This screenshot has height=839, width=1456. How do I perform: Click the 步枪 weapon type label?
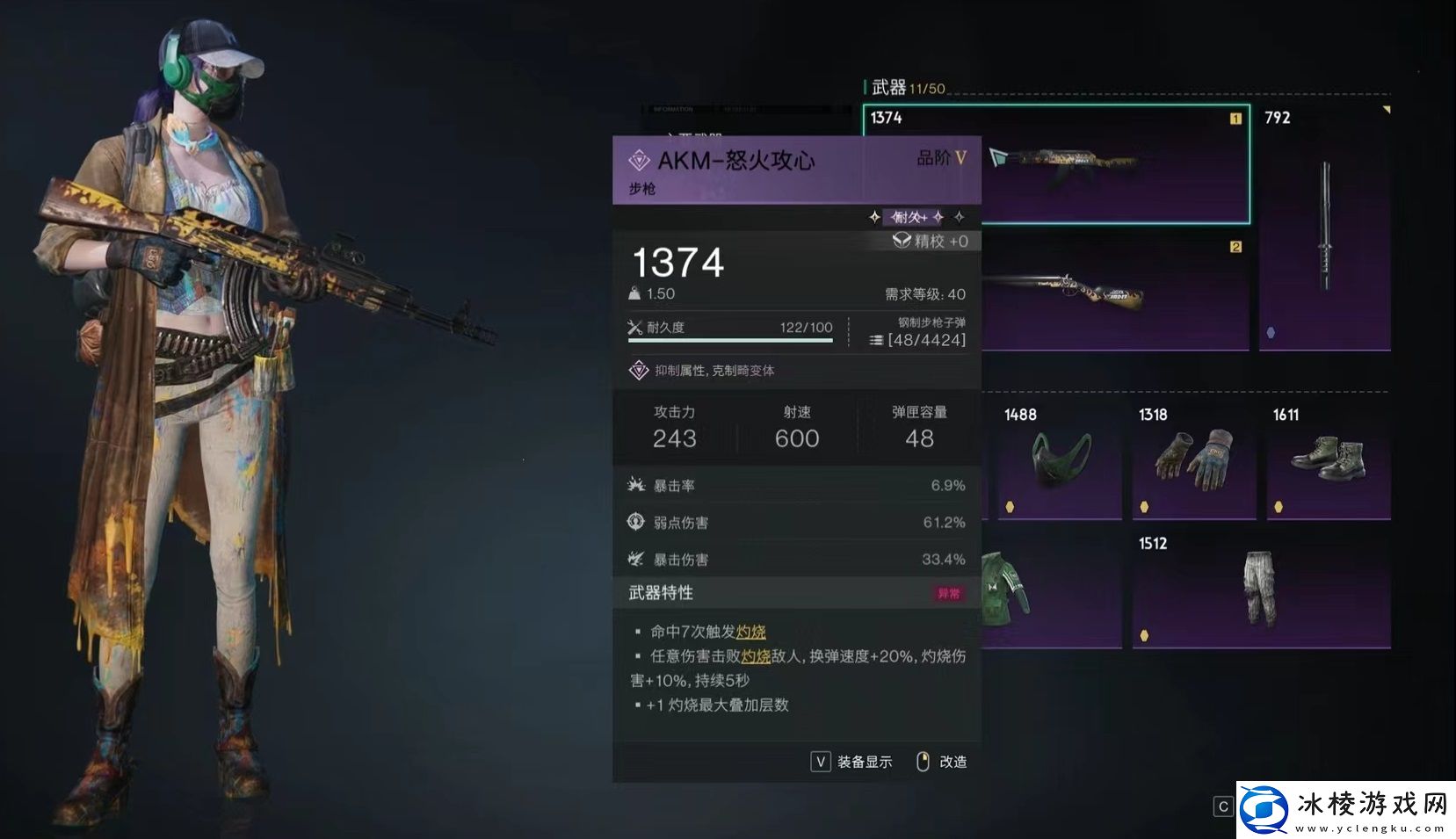click(641, 187)
